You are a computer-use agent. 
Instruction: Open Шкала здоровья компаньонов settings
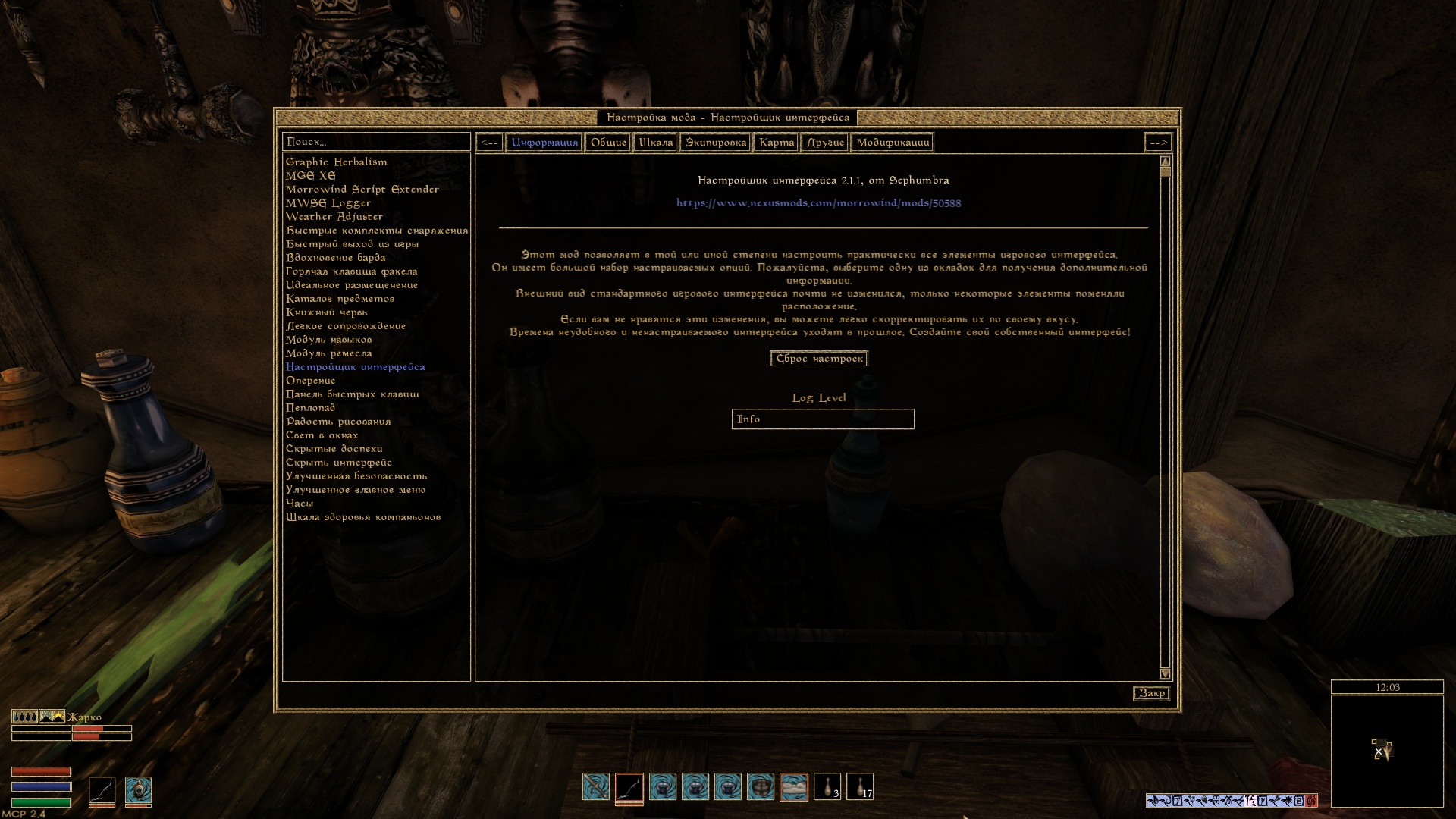[x=362, y=516]
